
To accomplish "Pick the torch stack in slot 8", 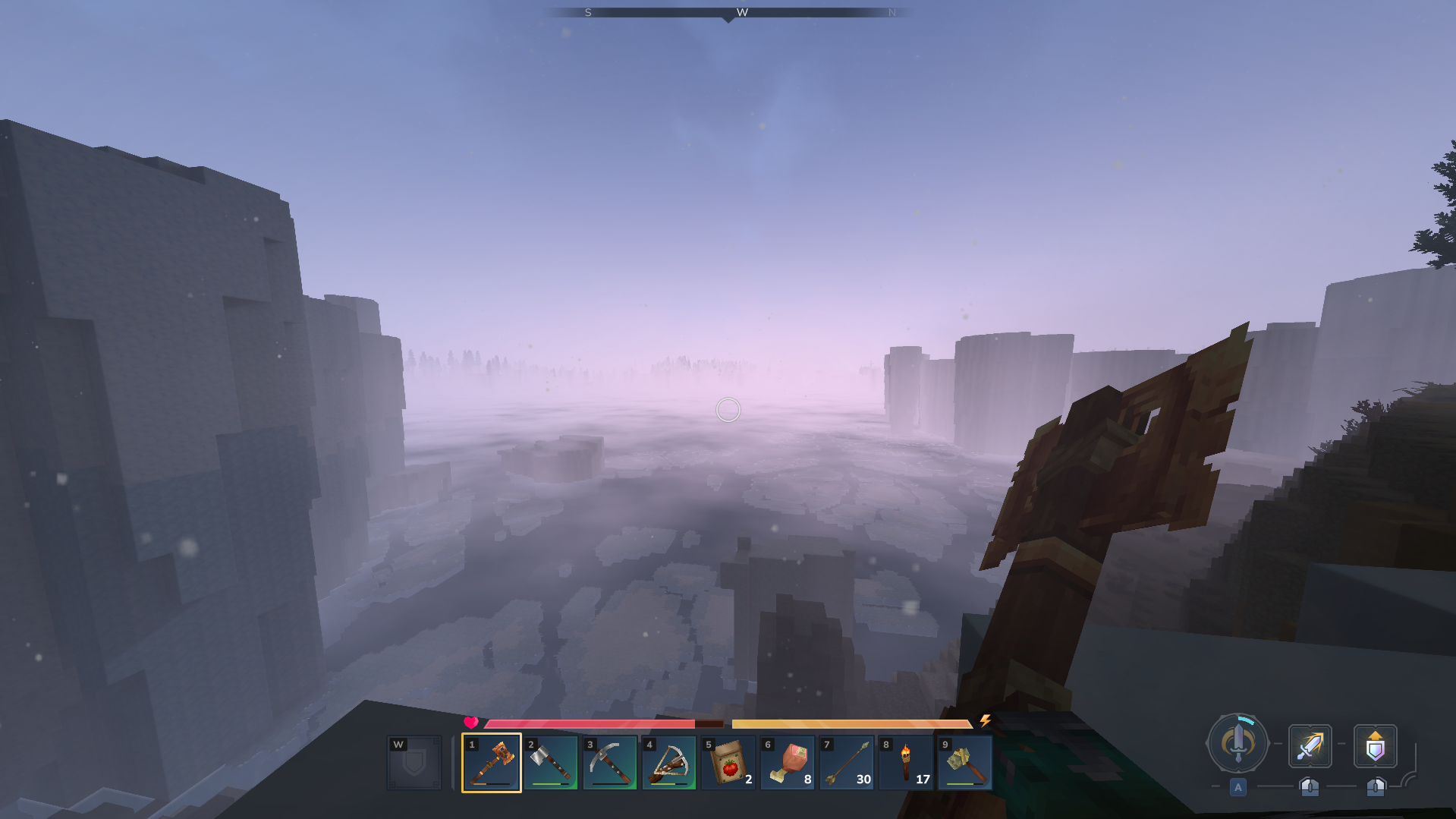I will 906,762.
